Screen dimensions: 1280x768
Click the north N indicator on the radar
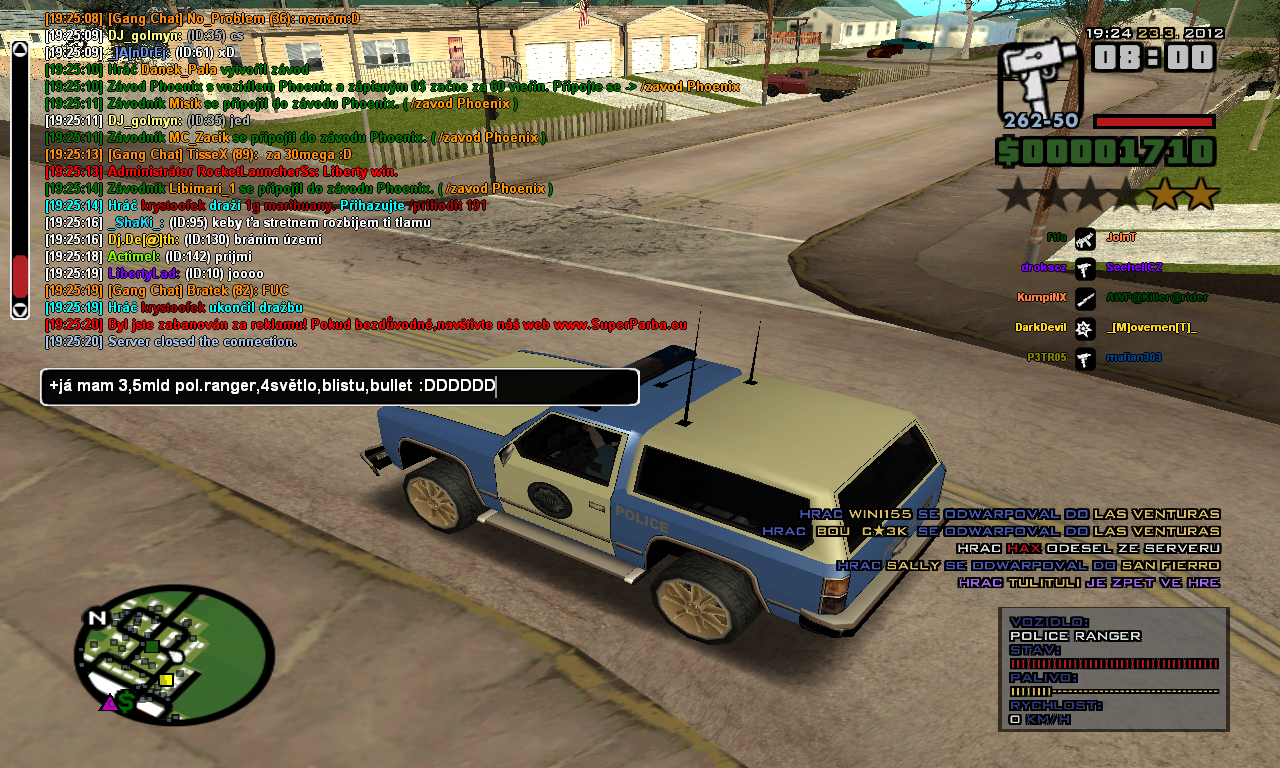pos(97,618)
